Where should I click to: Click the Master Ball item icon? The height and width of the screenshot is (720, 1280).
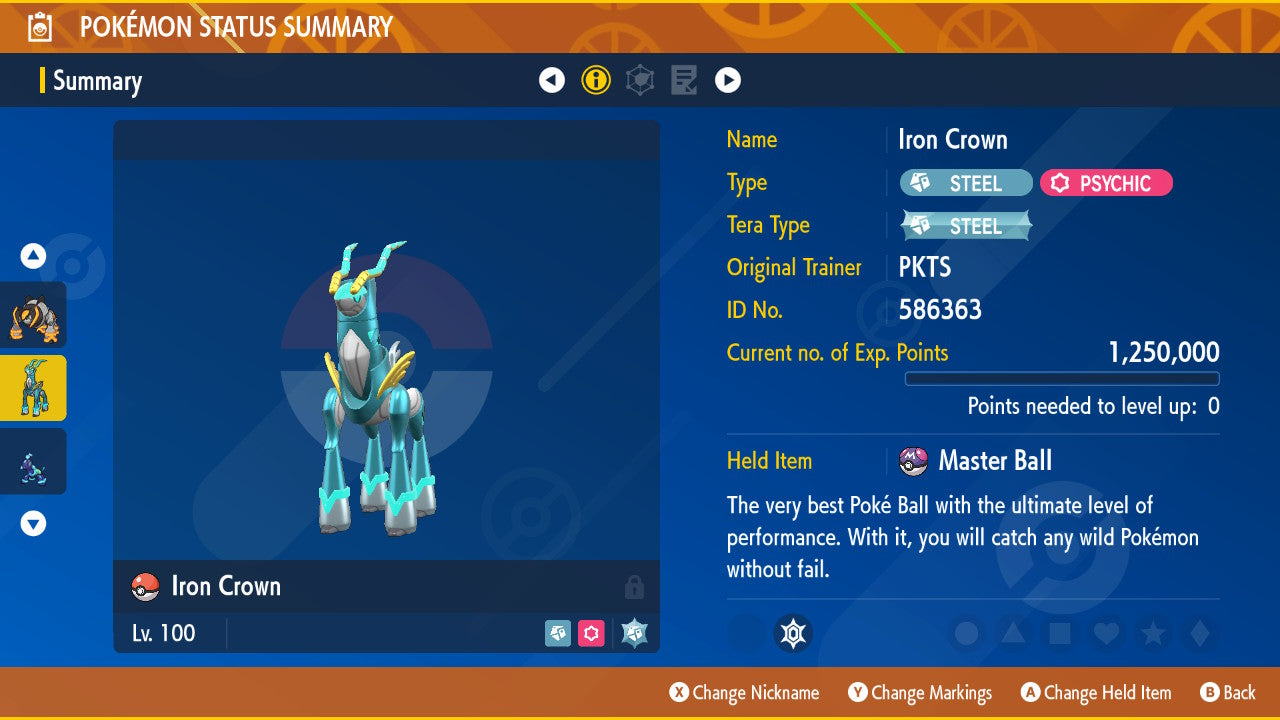(x=914, y=461)
